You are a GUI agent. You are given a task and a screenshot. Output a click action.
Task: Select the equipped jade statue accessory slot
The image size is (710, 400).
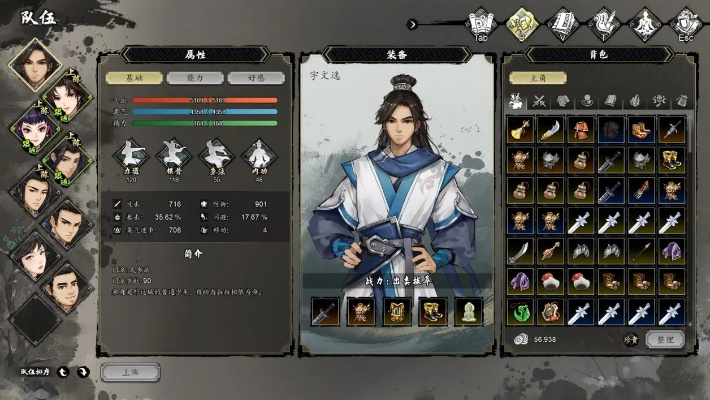(469, 312)
